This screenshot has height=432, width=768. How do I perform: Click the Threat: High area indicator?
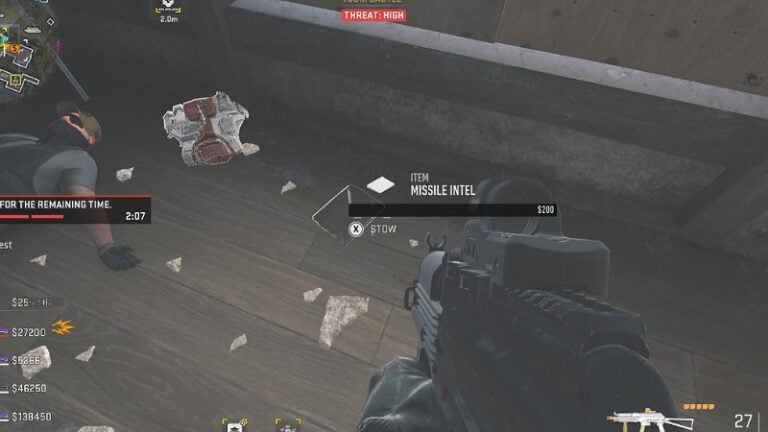[373, 15]
